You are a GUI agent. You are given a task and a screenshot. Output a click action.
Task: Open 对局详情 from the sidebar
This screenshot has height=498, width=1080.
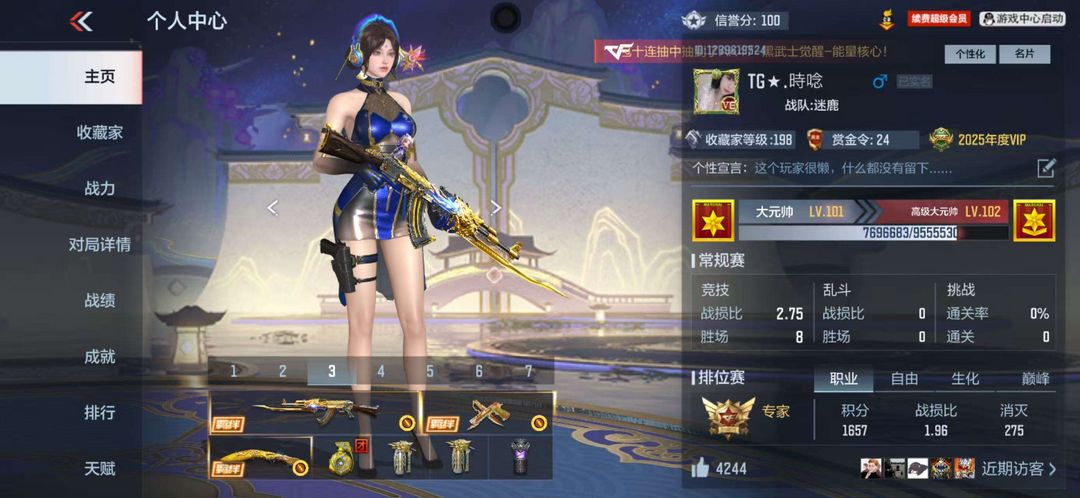pyautogui.click(x=100, y=244)
